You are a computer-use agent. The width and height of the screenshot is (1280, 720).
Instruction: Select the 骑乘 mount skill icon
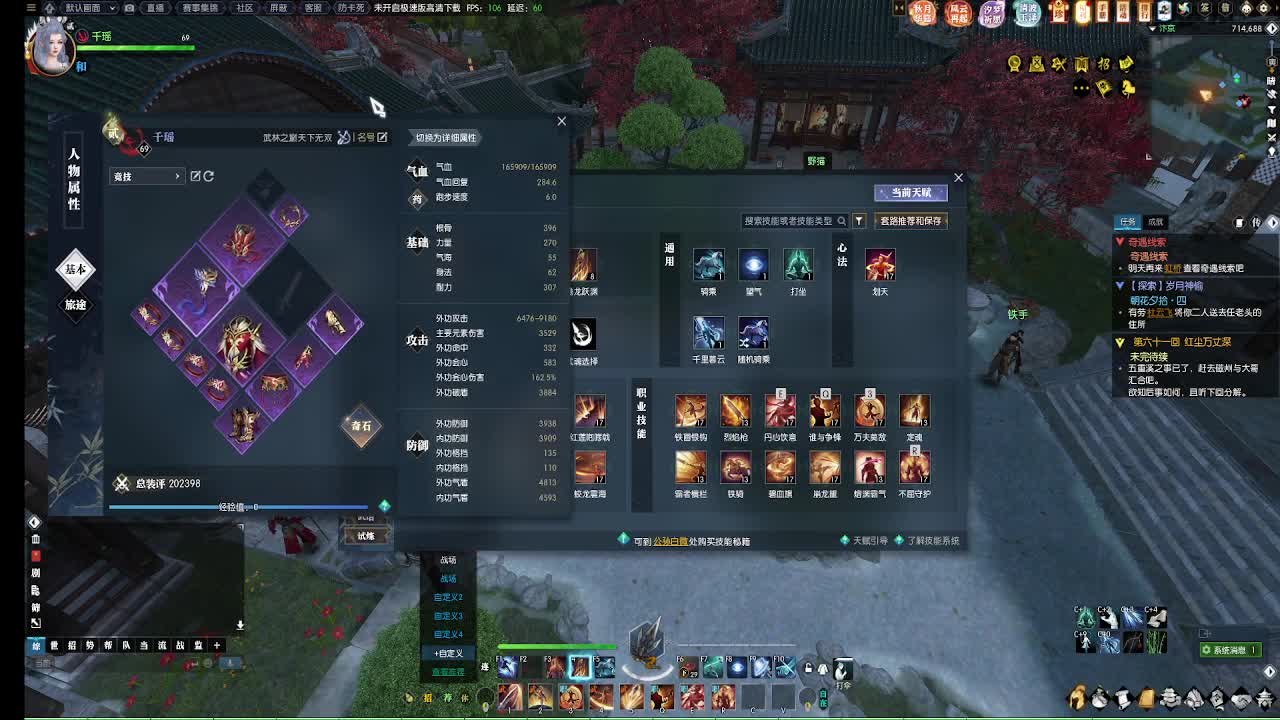pos(710,265)
